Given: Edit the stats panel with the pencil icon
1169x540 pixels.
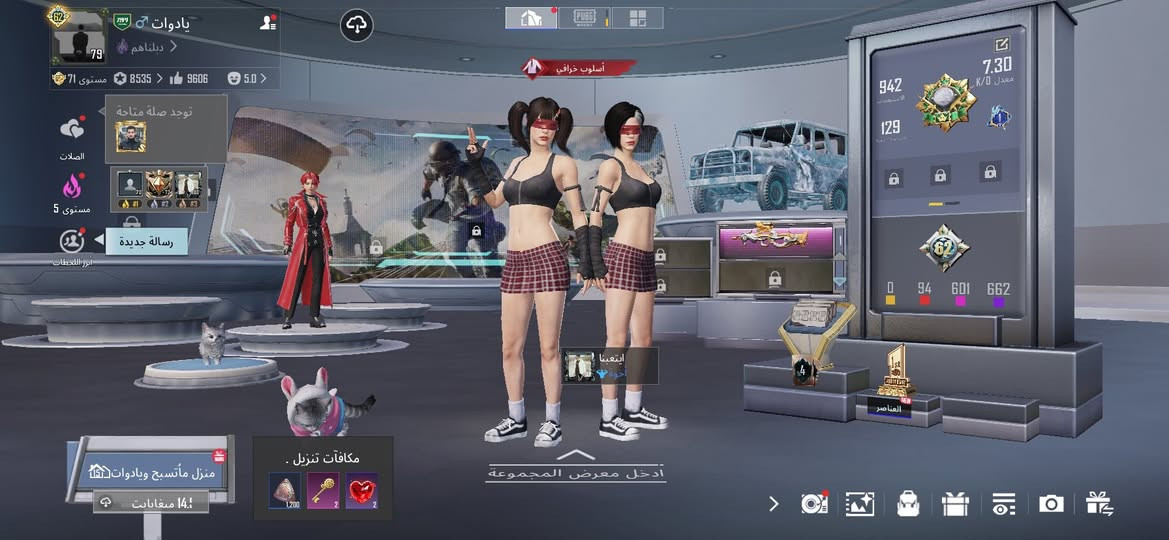Looking at the screenshot, I should click(x=1002, y=44).
